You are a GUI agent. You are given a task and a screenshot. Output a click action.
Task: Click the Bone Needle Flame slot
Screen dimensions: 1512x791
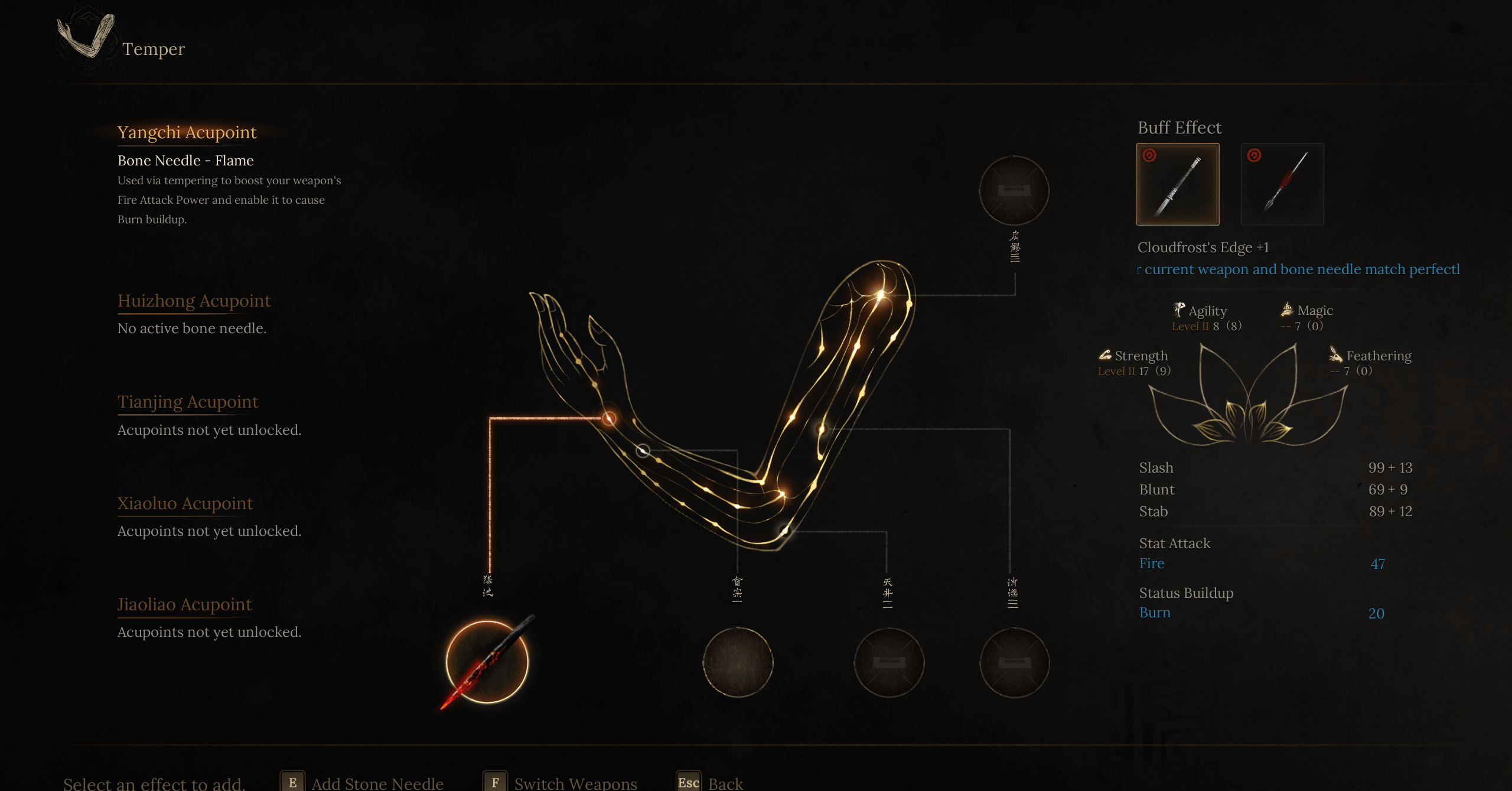coord(487,662)
